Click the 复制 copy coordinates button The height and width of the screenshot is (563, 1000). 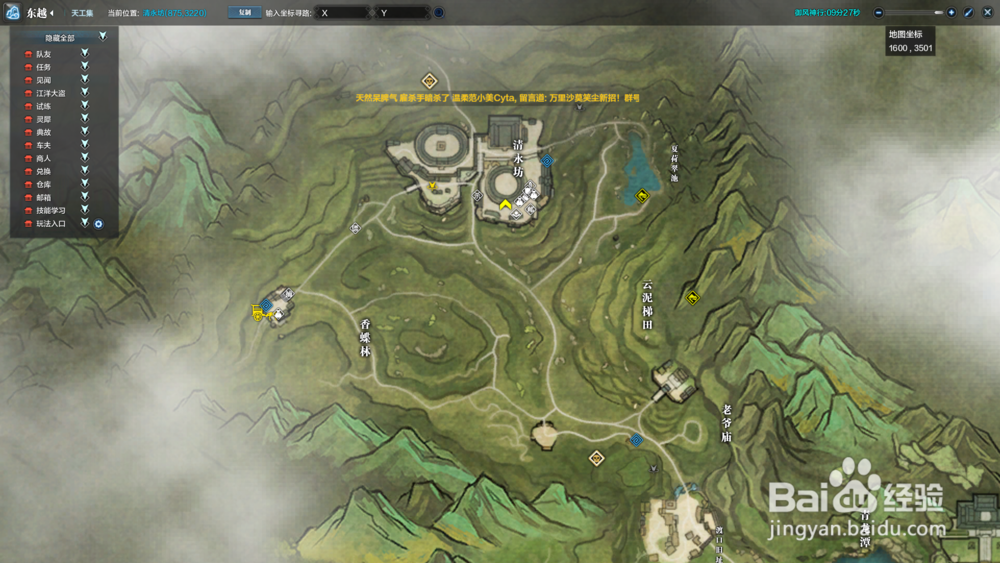click(x=243, y=13)
